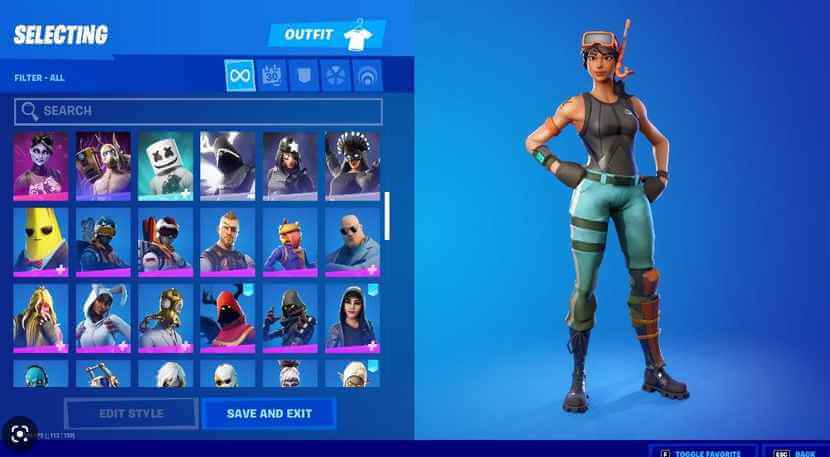Screen dimensions: 830x457
Task: Equip the white bunny hood outfit
Action: coord(103,316)
